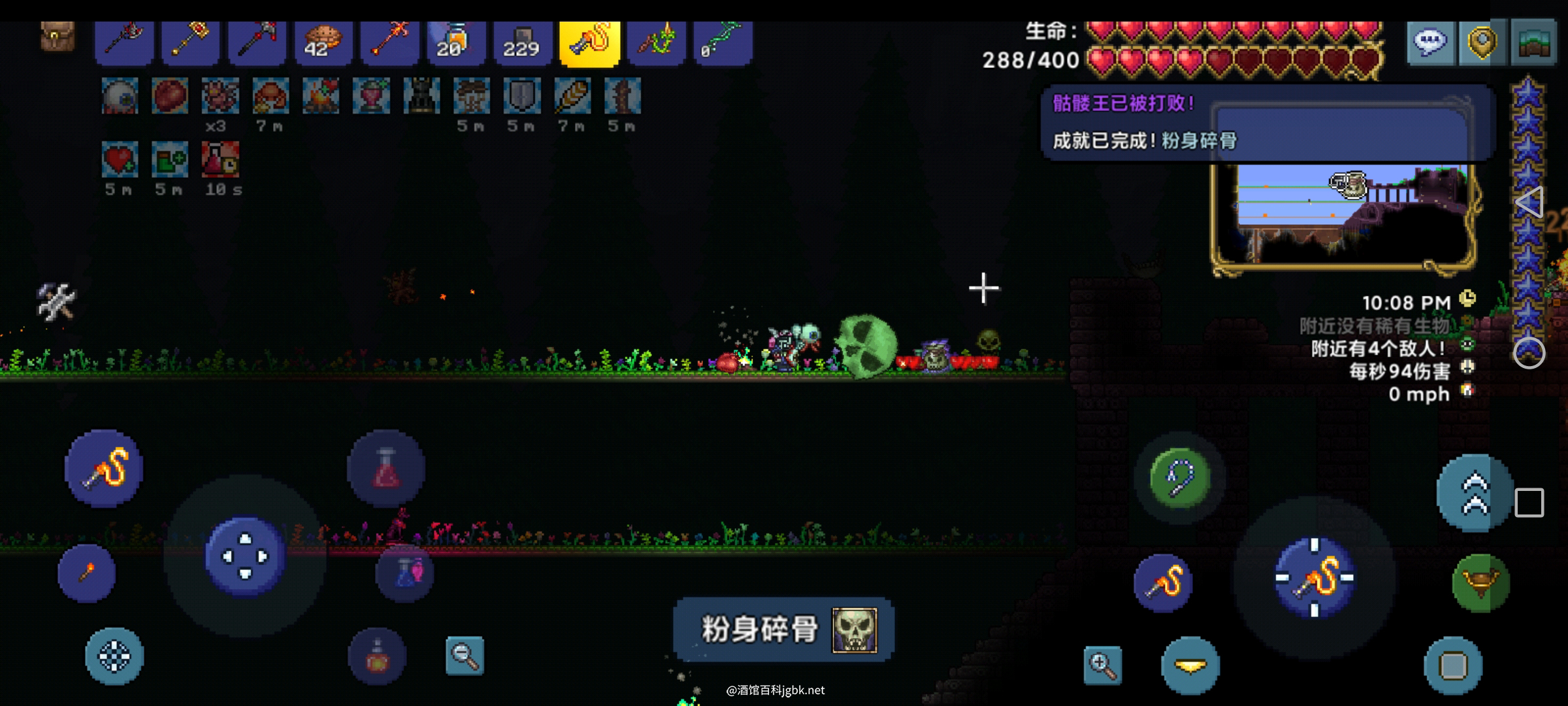Select the block stack of 229
1568x706 pixels.
point(522,42)
